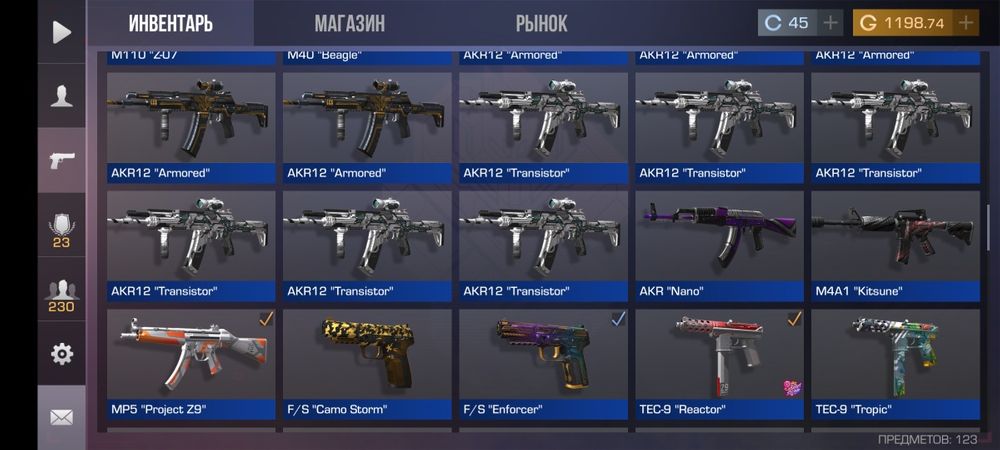Open the Рынок tab
1000x450 pixels.
(x=541, y=23)
